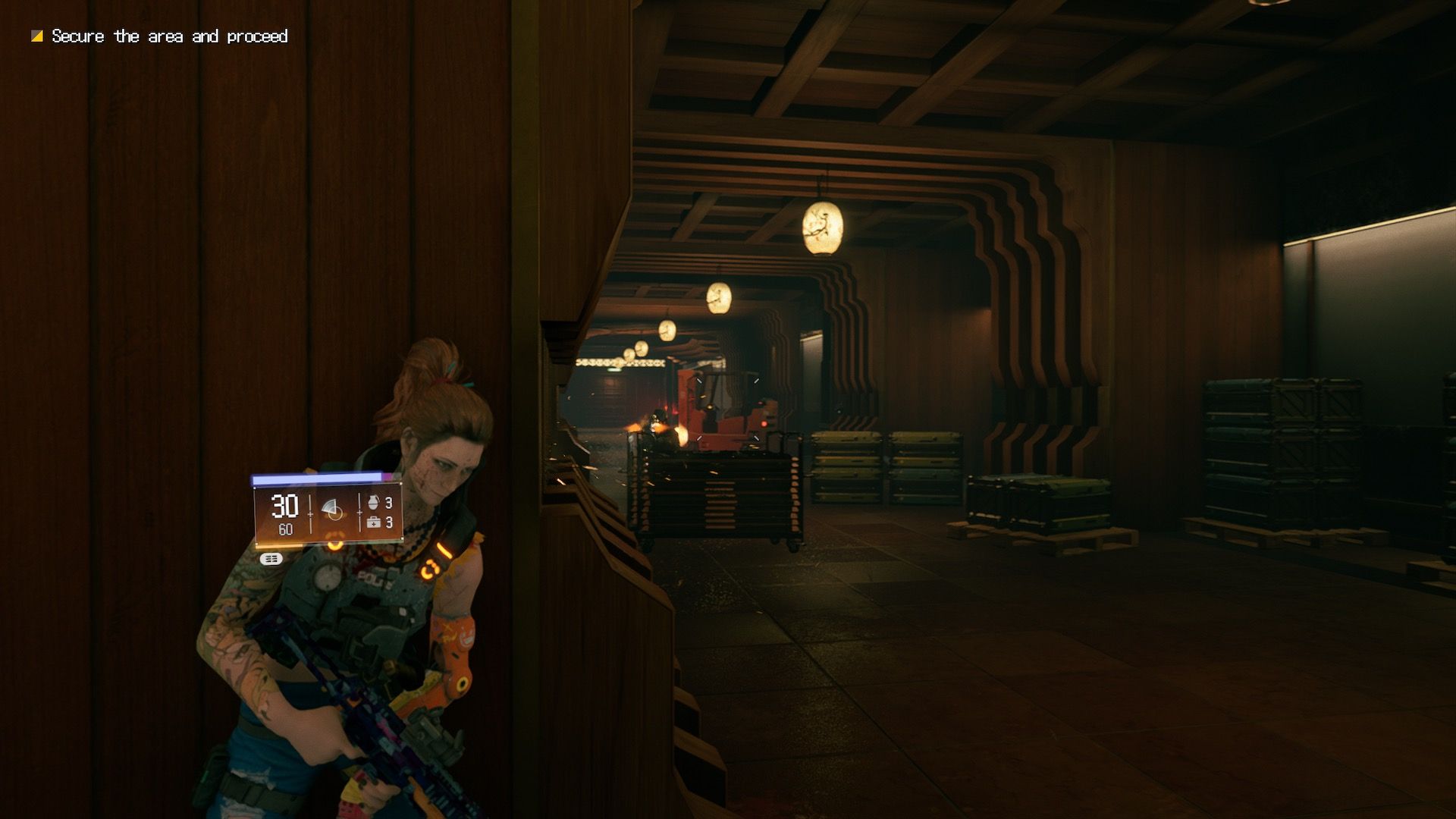Toggle the objective tracker checkbox marker
Screen dimensions: 1456x819
tap(36, 35)
